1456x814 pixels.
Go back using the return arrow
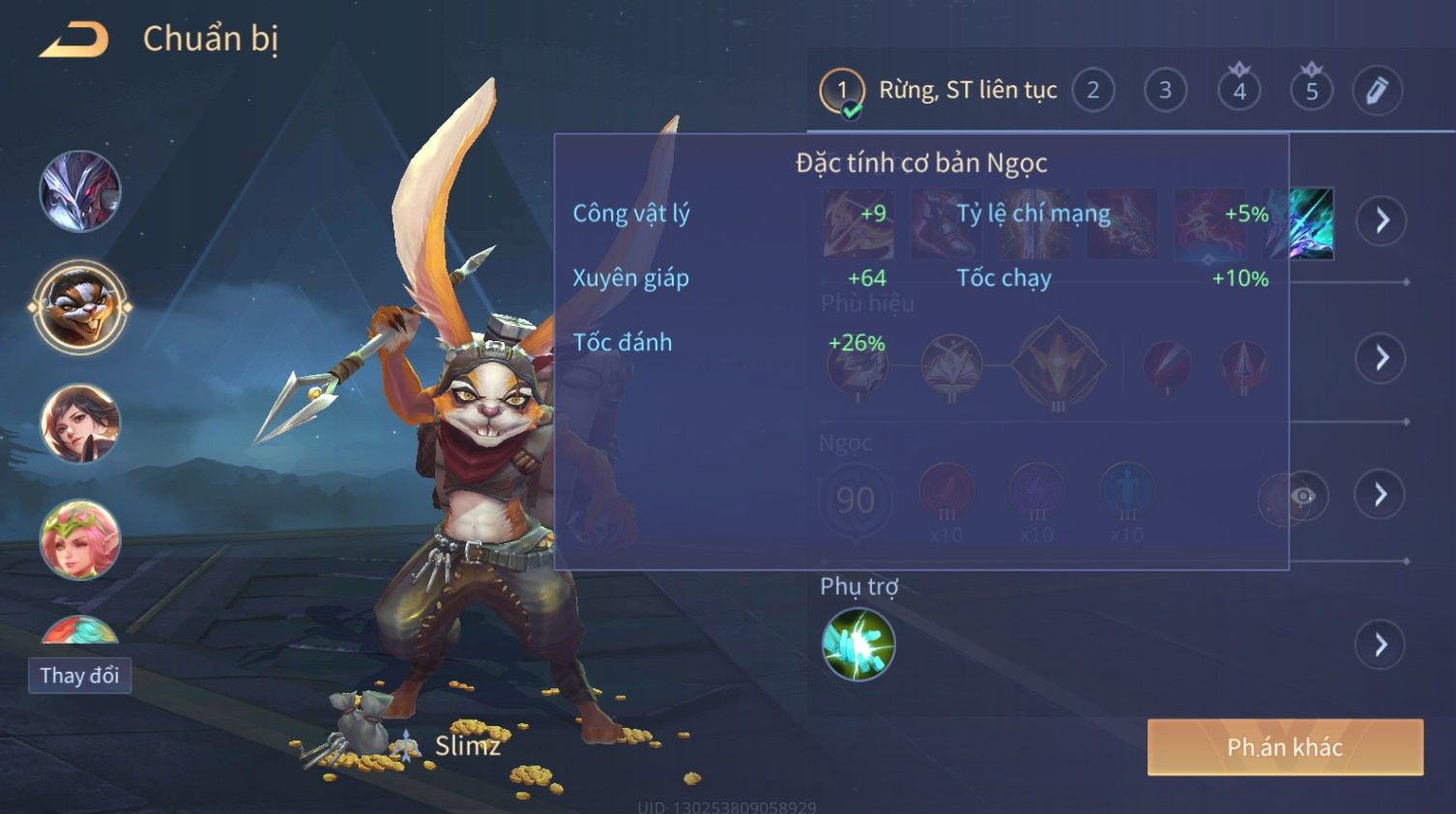[x=73, y=40]
